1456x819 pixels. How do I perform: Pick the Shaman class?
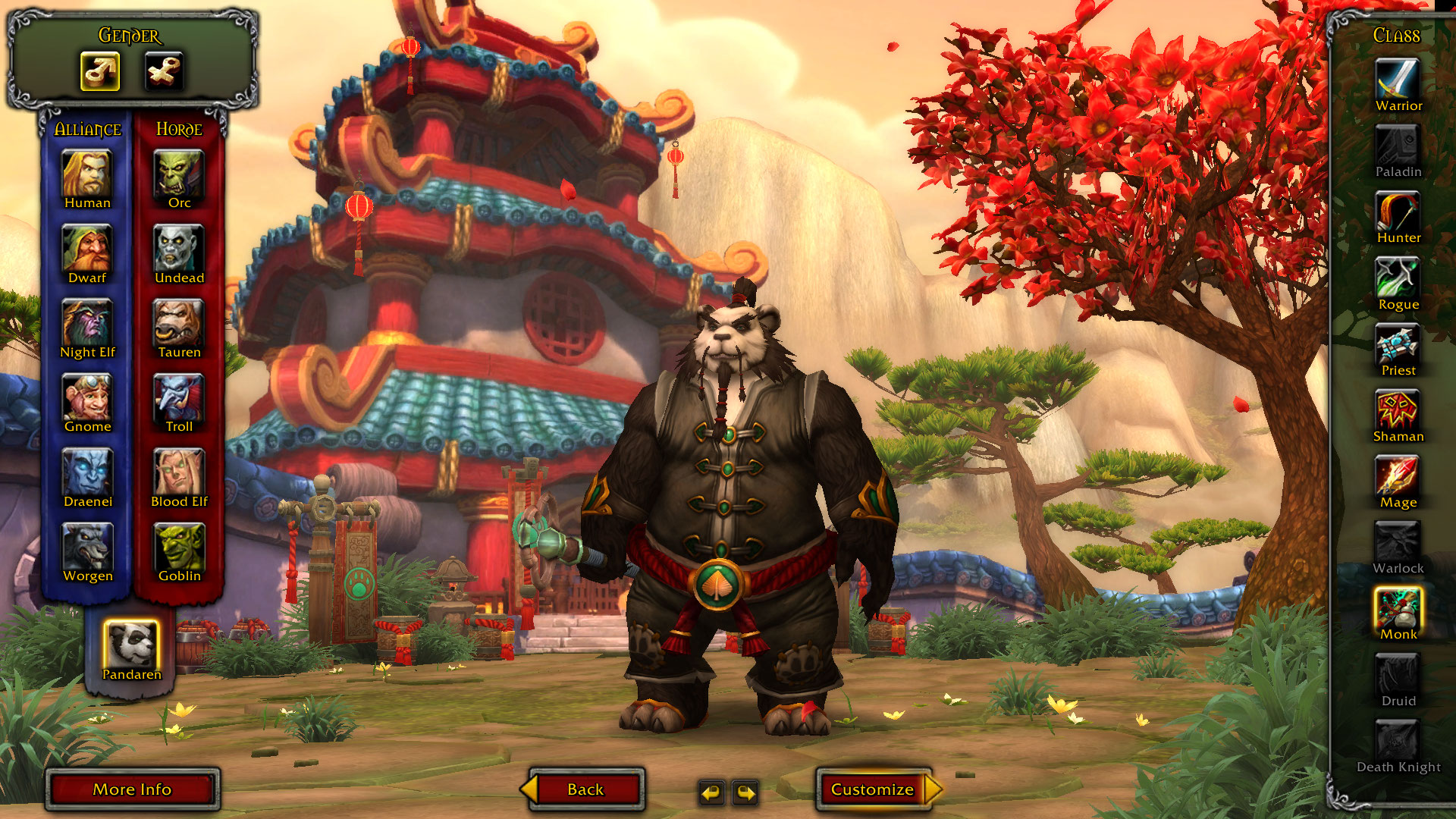tap(1398, 409)
